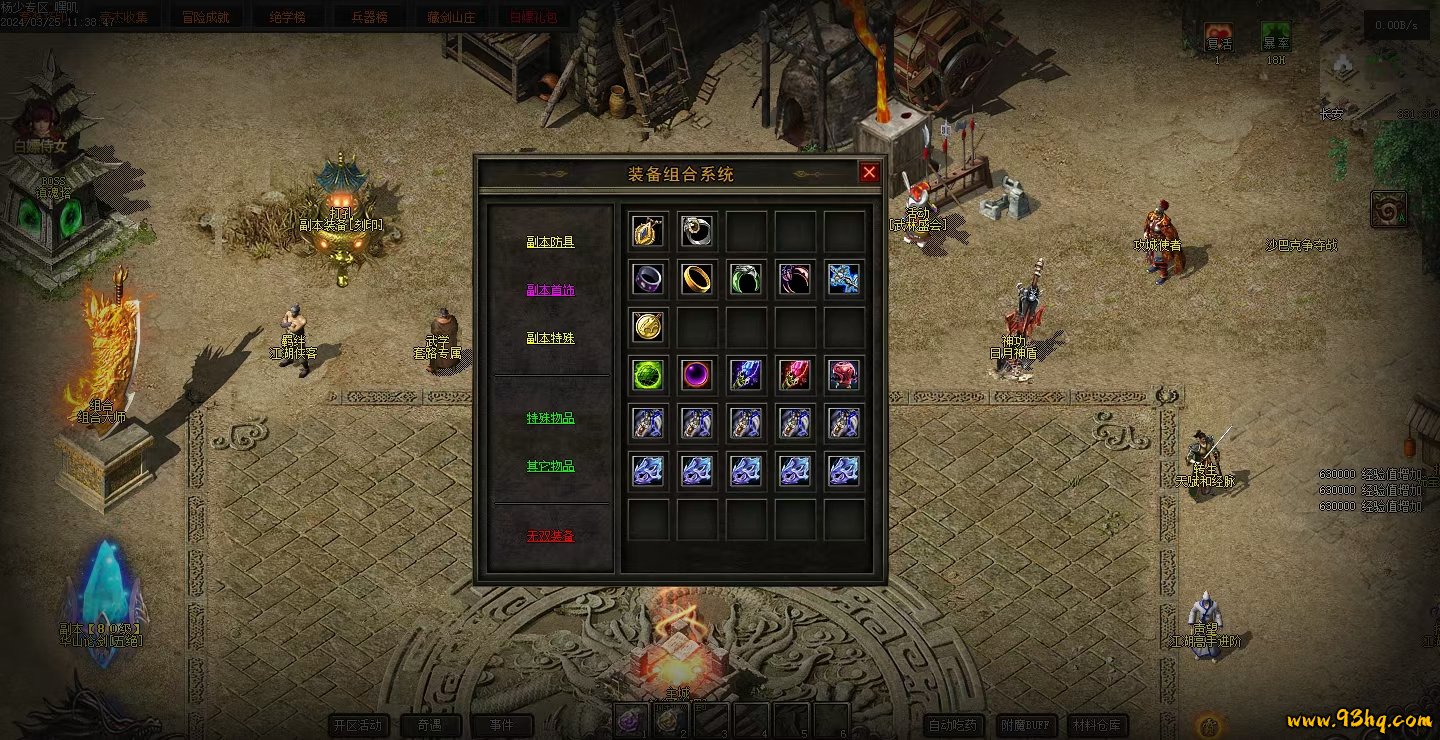Open the 材料仓库 storage

1097,725
